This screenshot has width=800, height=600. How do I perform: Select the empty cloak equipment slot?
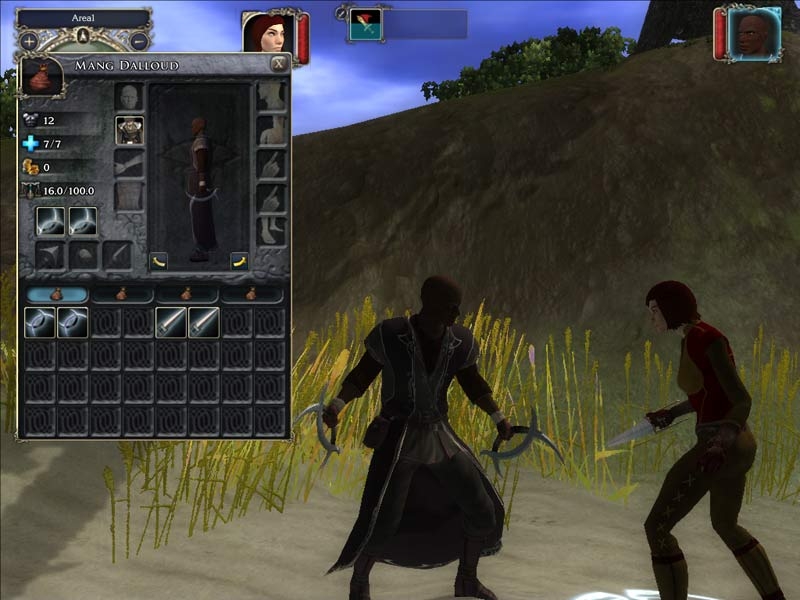[x=130, y=196]
